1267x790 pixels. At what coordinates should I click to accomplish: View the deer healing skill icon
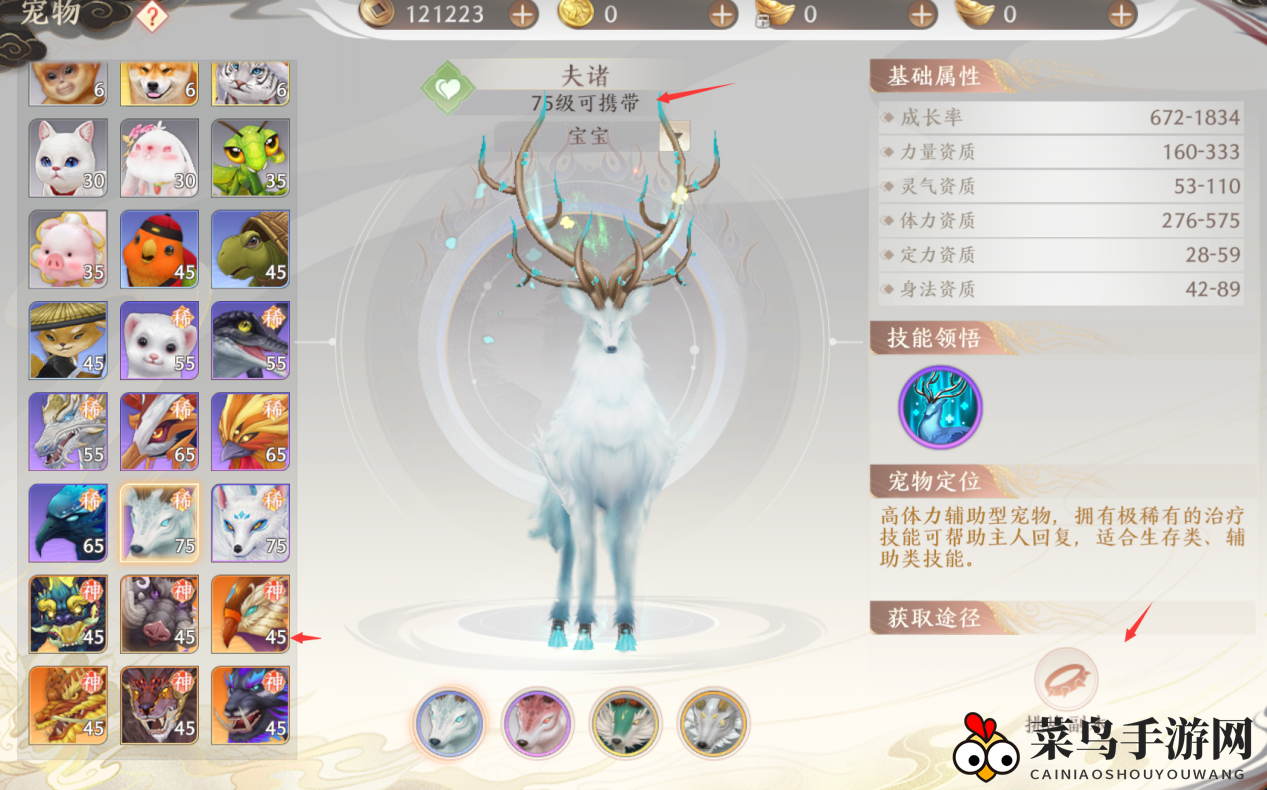(x=940, y=407)
